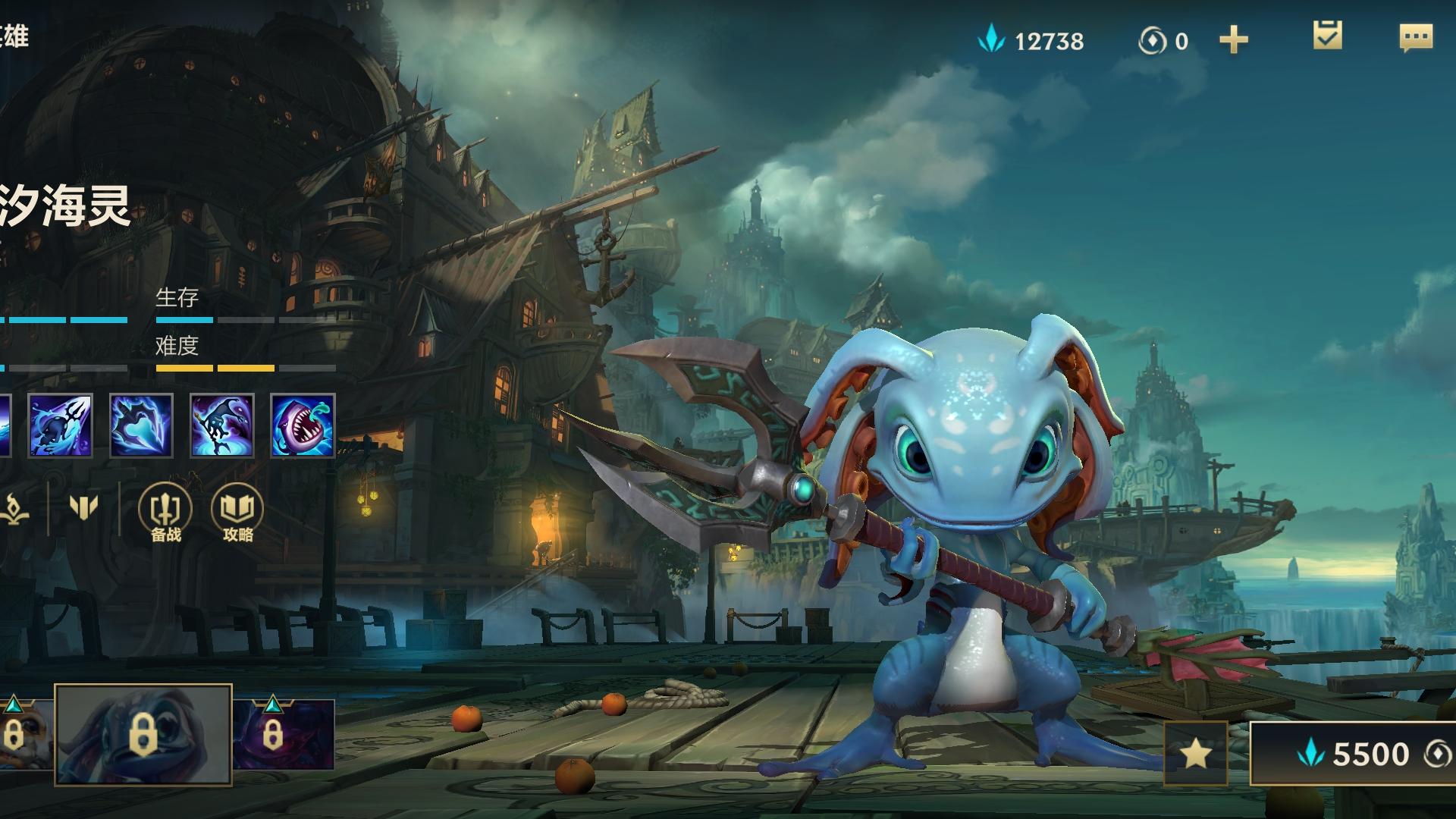
Task: Click the plus button to add currency
Action: (x=1233, y=40)
